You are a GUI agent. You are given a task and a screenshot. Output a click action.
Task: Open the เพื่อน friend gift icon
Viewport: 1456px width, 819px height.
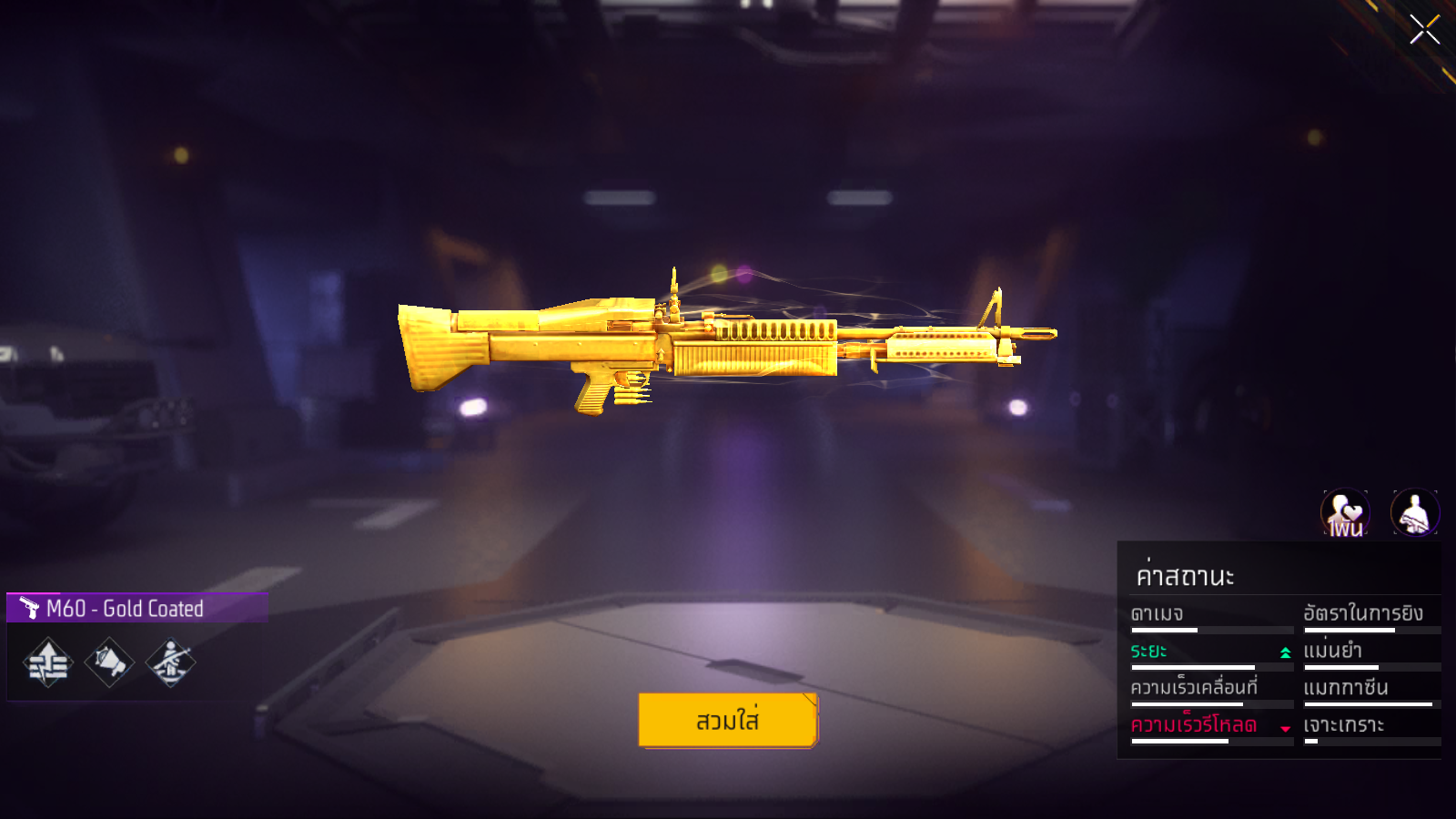1345,513
